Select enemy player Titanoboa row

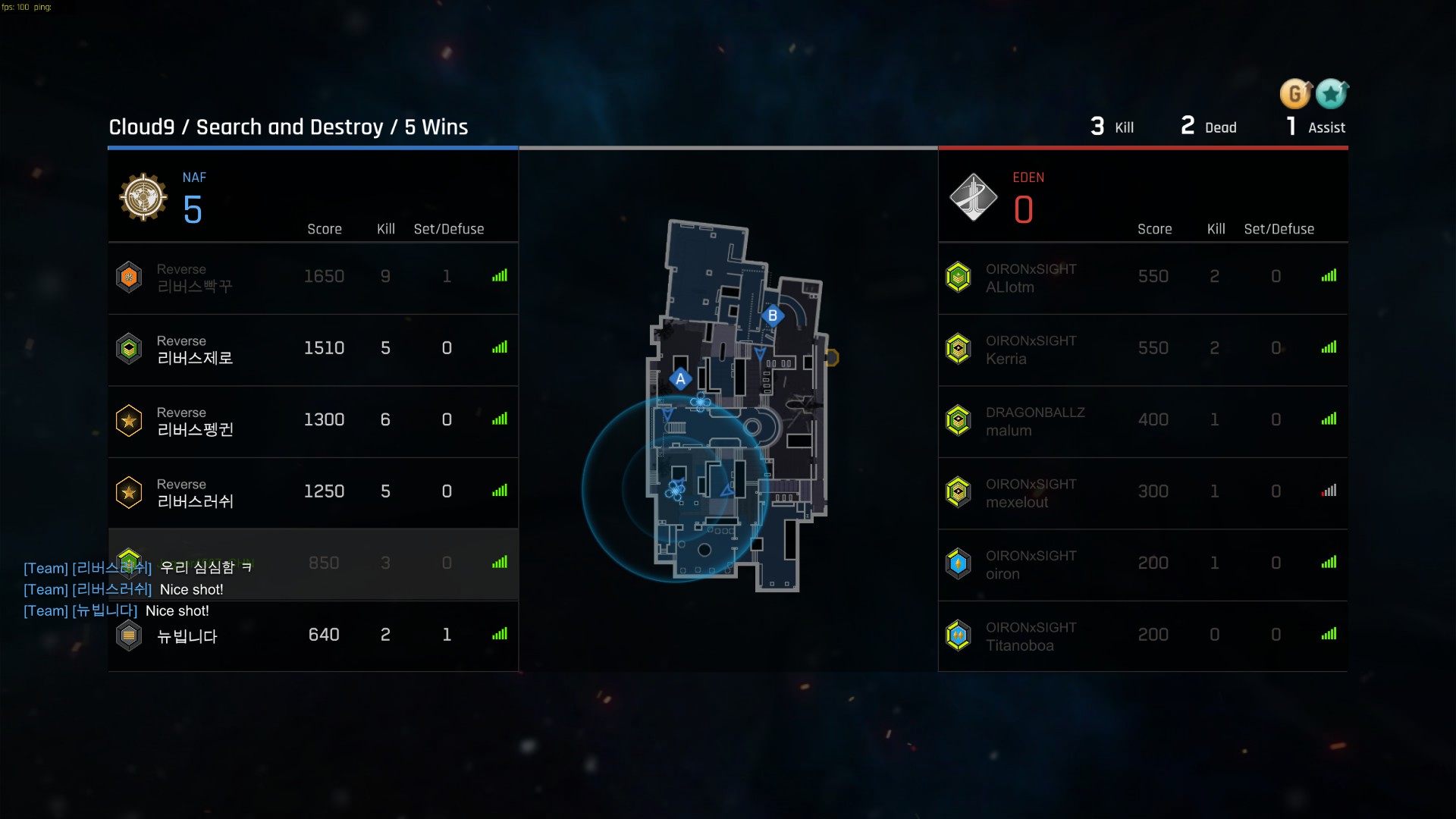point(1143,635)
